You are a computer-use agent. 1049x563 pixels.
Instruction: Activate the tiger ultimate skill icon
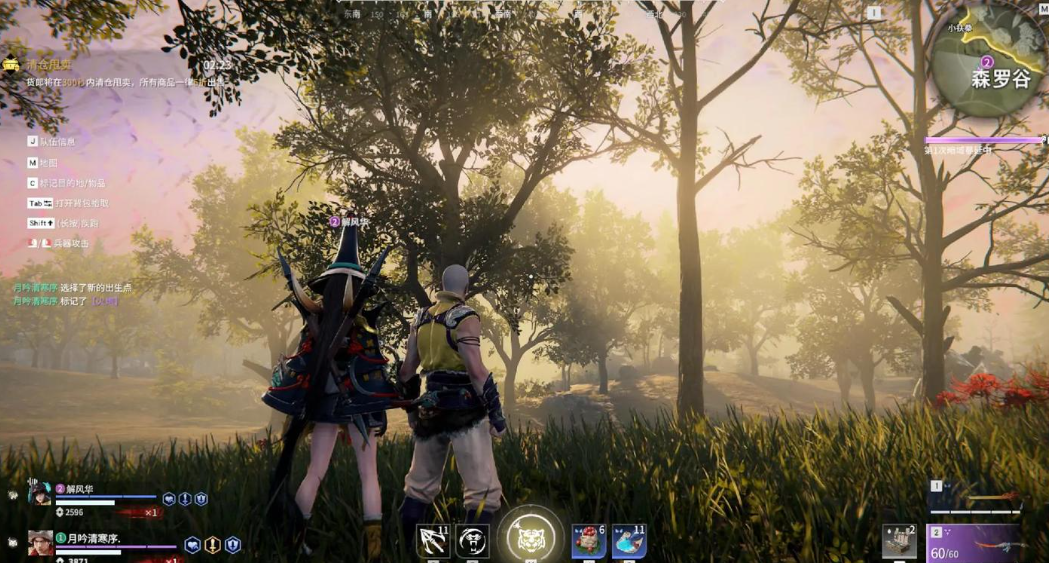pos(530,539)
